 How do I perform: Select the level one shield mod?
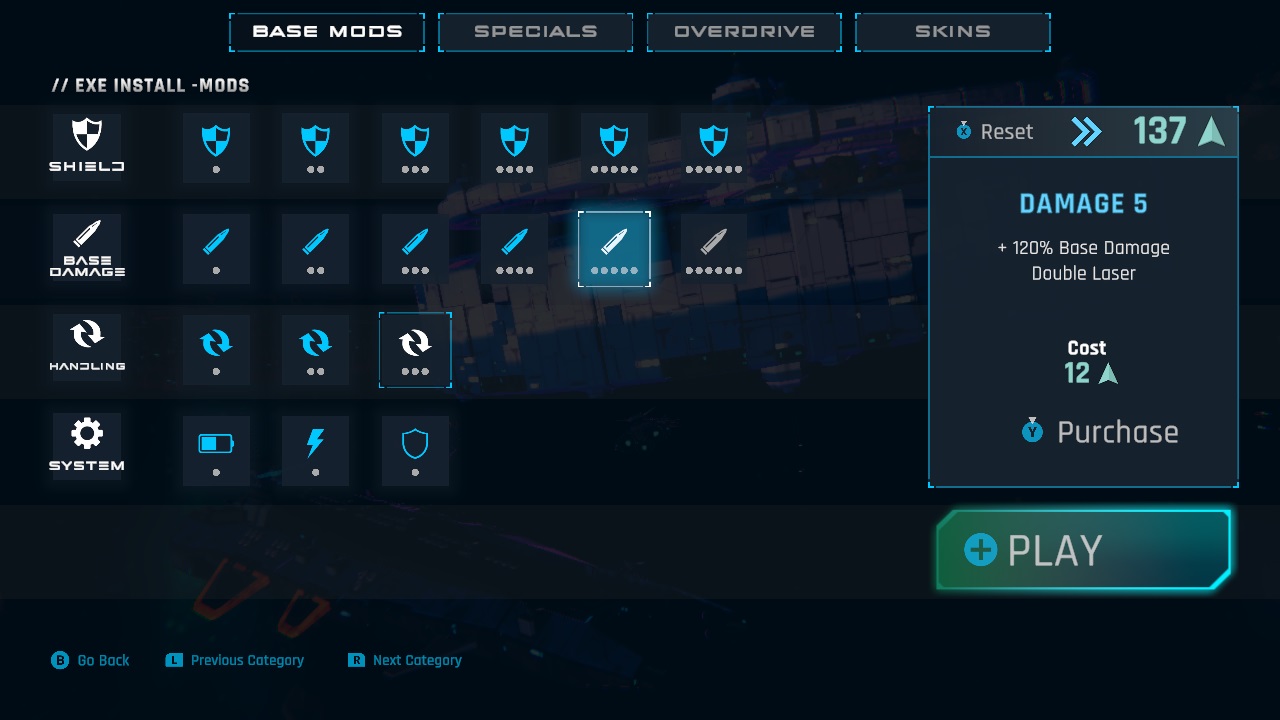coord(216,147)
